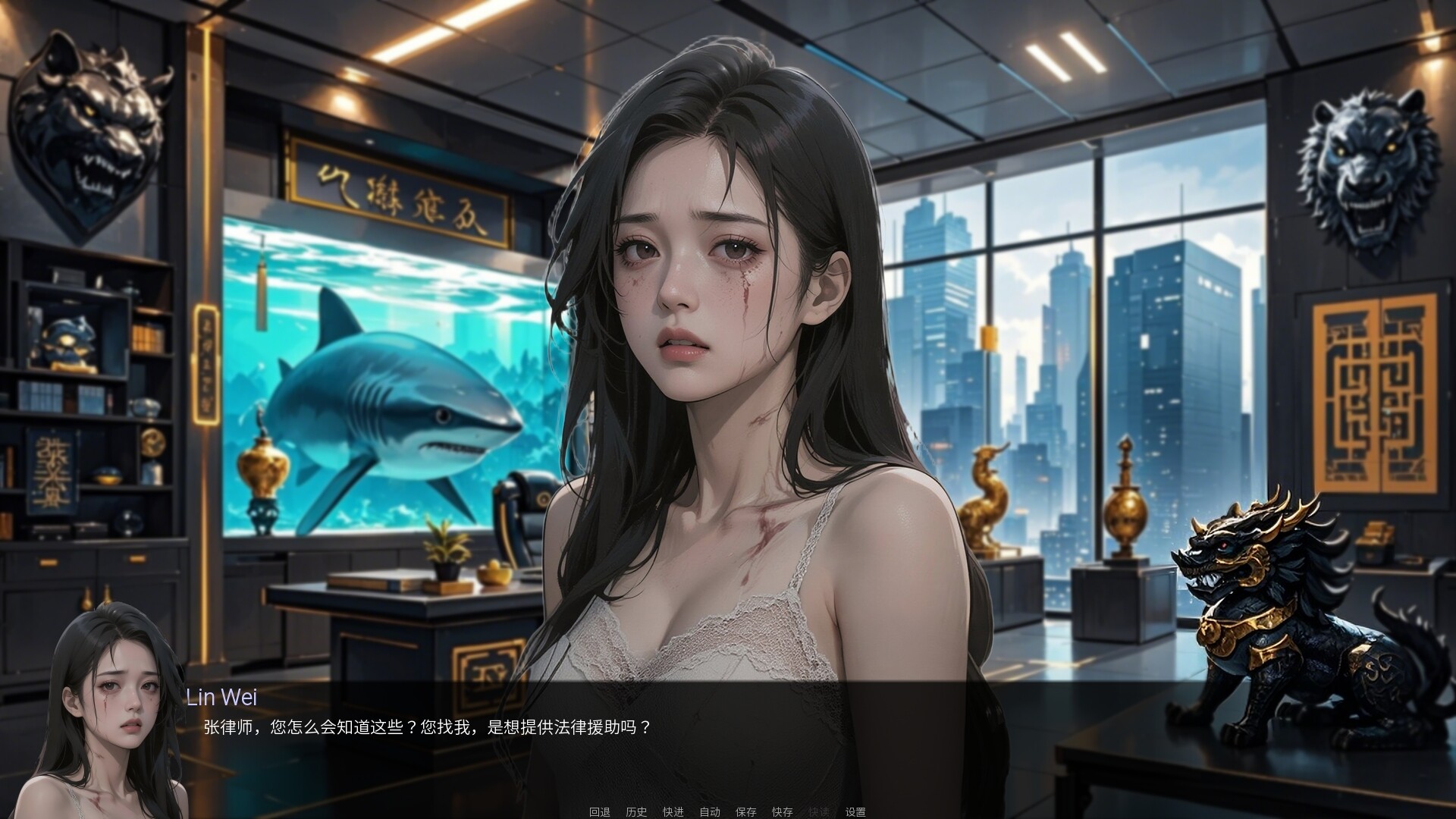Enable 自动 auto-read mode
The width and height of the screenshot is (1456, 819).
point(710,811)
